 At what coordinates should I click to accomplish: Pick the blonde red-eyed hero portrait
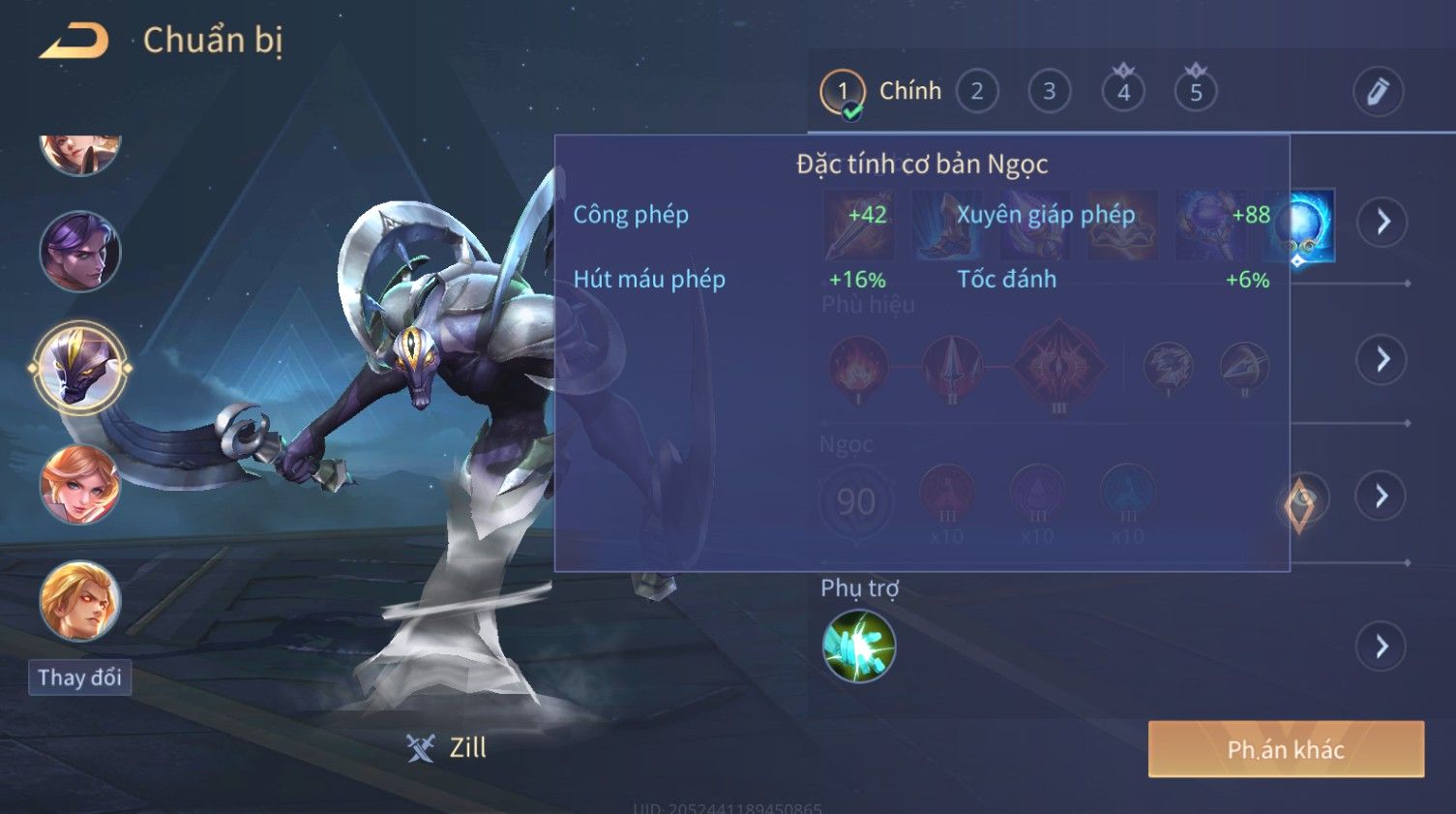tap(80, 601)
